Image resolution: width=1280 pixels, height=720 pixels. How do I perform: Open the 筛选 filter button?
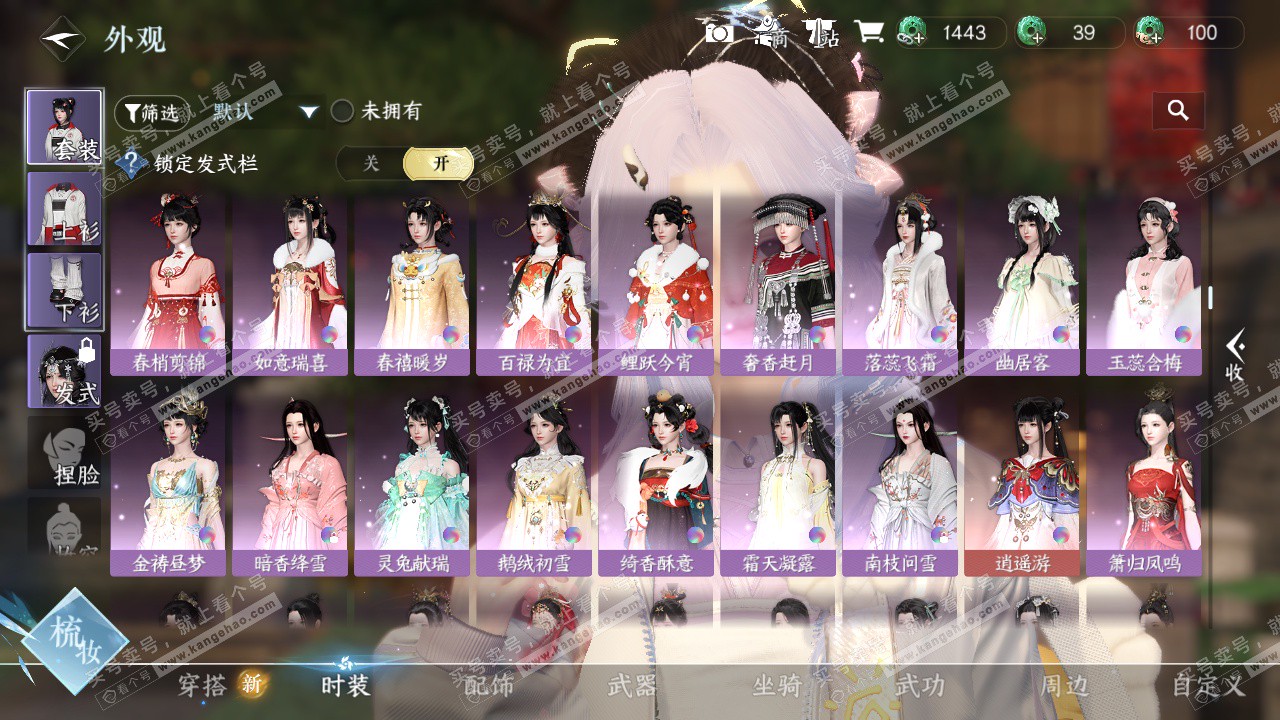(151, 113)
